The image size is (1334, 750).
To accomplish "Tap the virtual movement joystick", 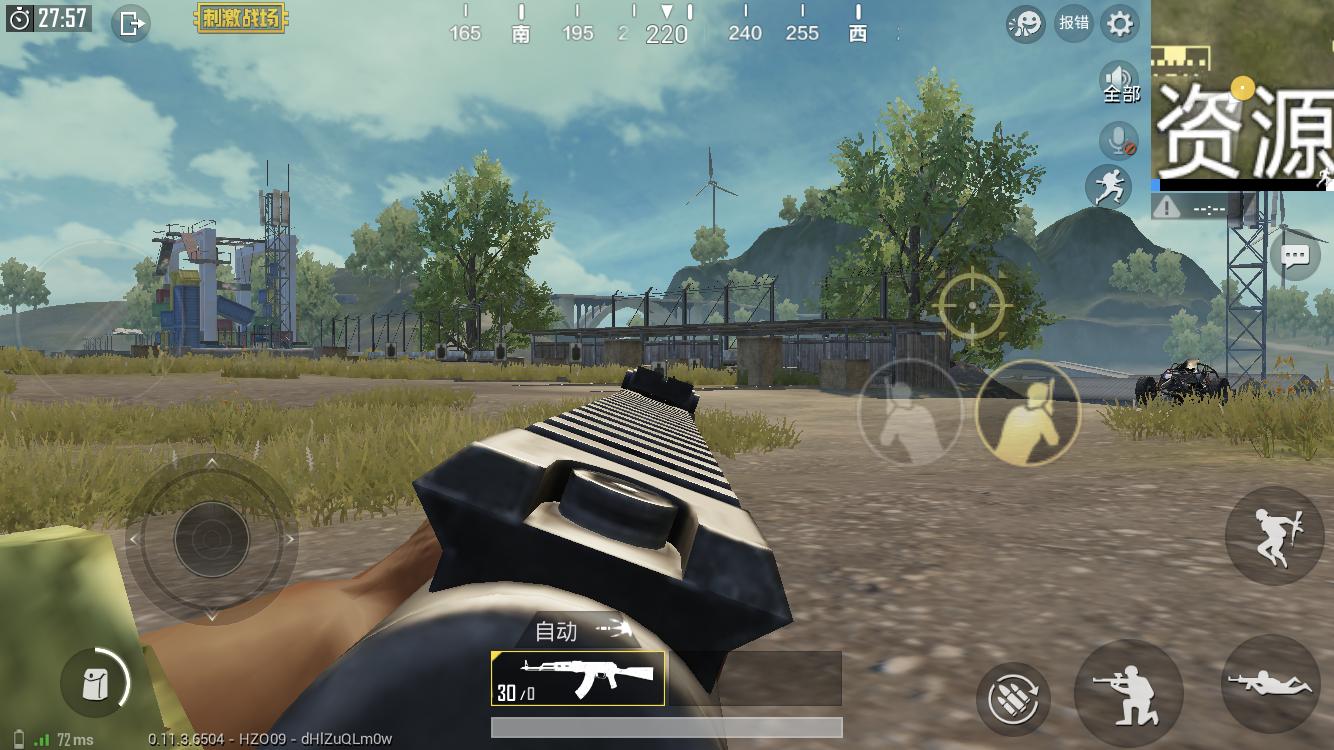I will pyautogui.click(x=211, y=539).
